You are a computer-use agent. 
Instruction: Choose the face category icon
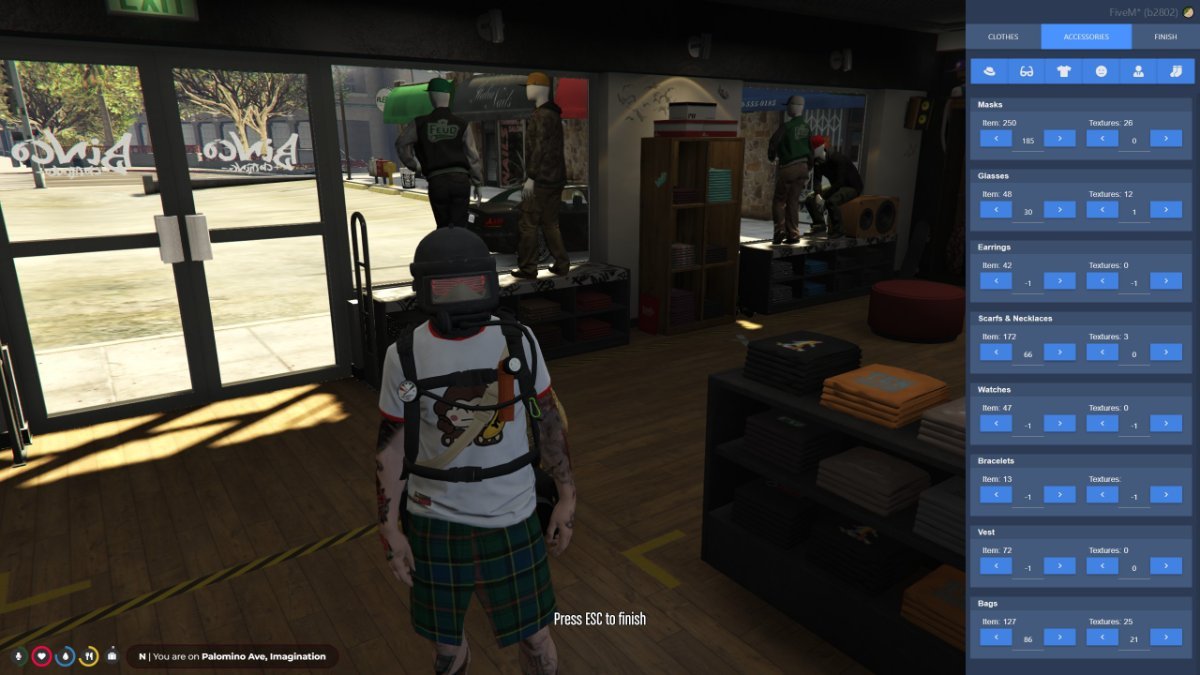[x=1101, y=71]
